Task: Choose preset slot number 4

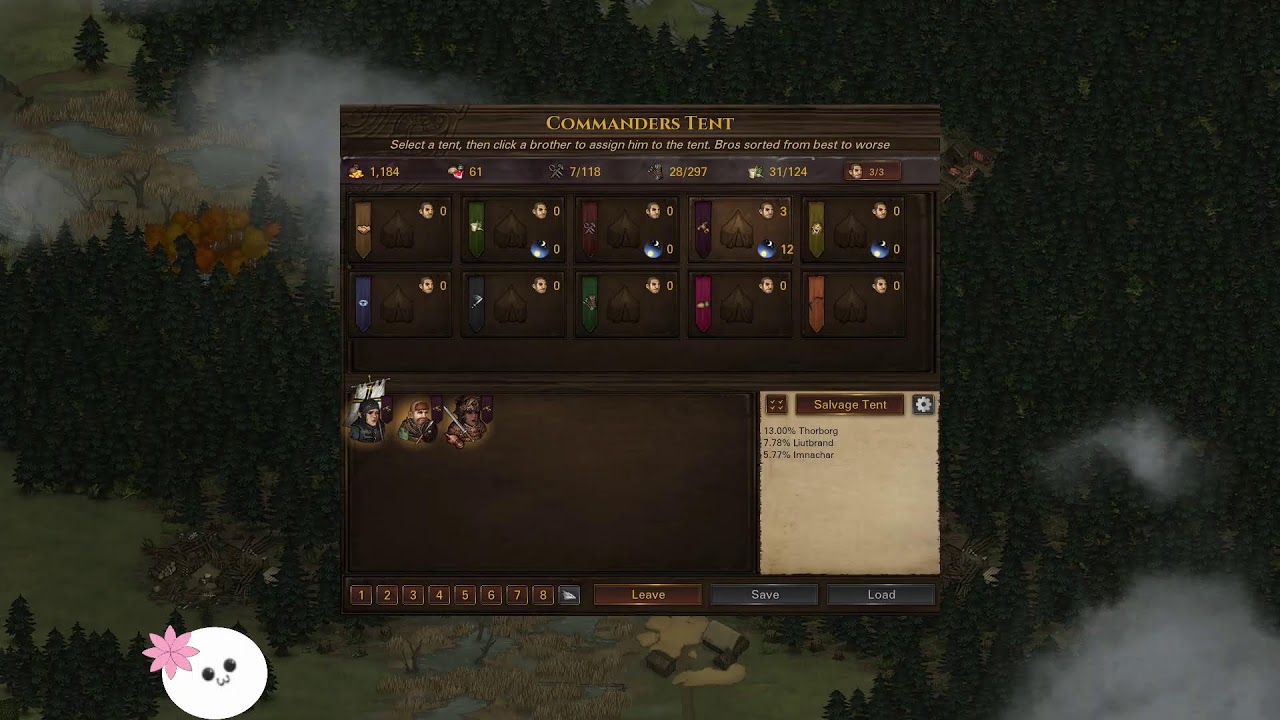Action: 439,595
